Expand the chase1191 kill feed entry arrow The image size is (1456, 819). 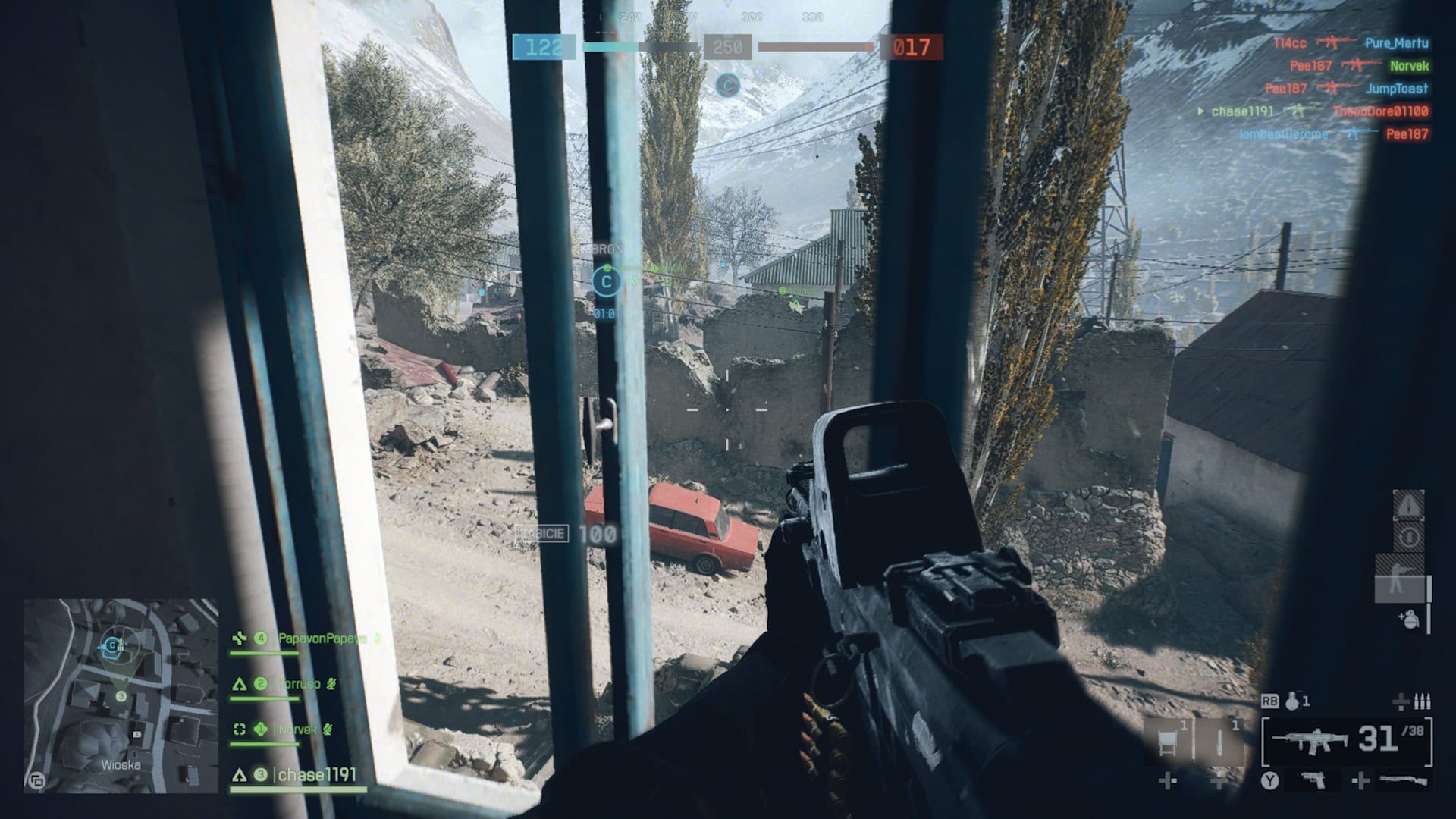(1201, 111)
